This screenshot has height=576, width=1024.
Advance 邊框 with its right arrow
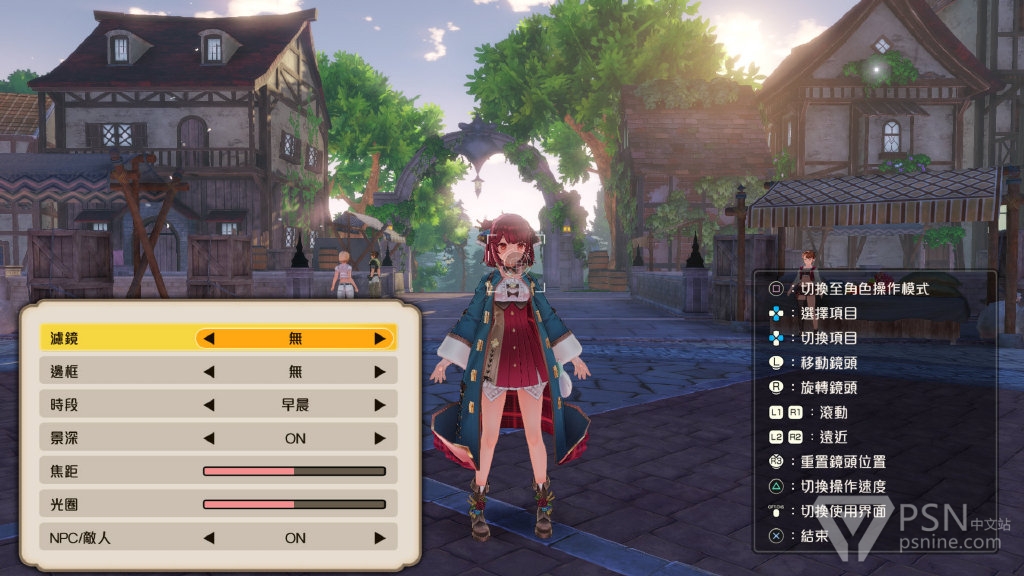point(380,372)
